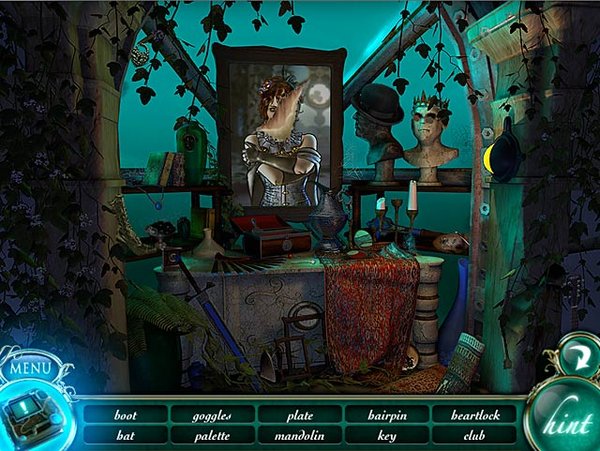Pick 'heartlock' from the object list
The height and width of the screenshot is (451, 600).
(x=474, y=414)
